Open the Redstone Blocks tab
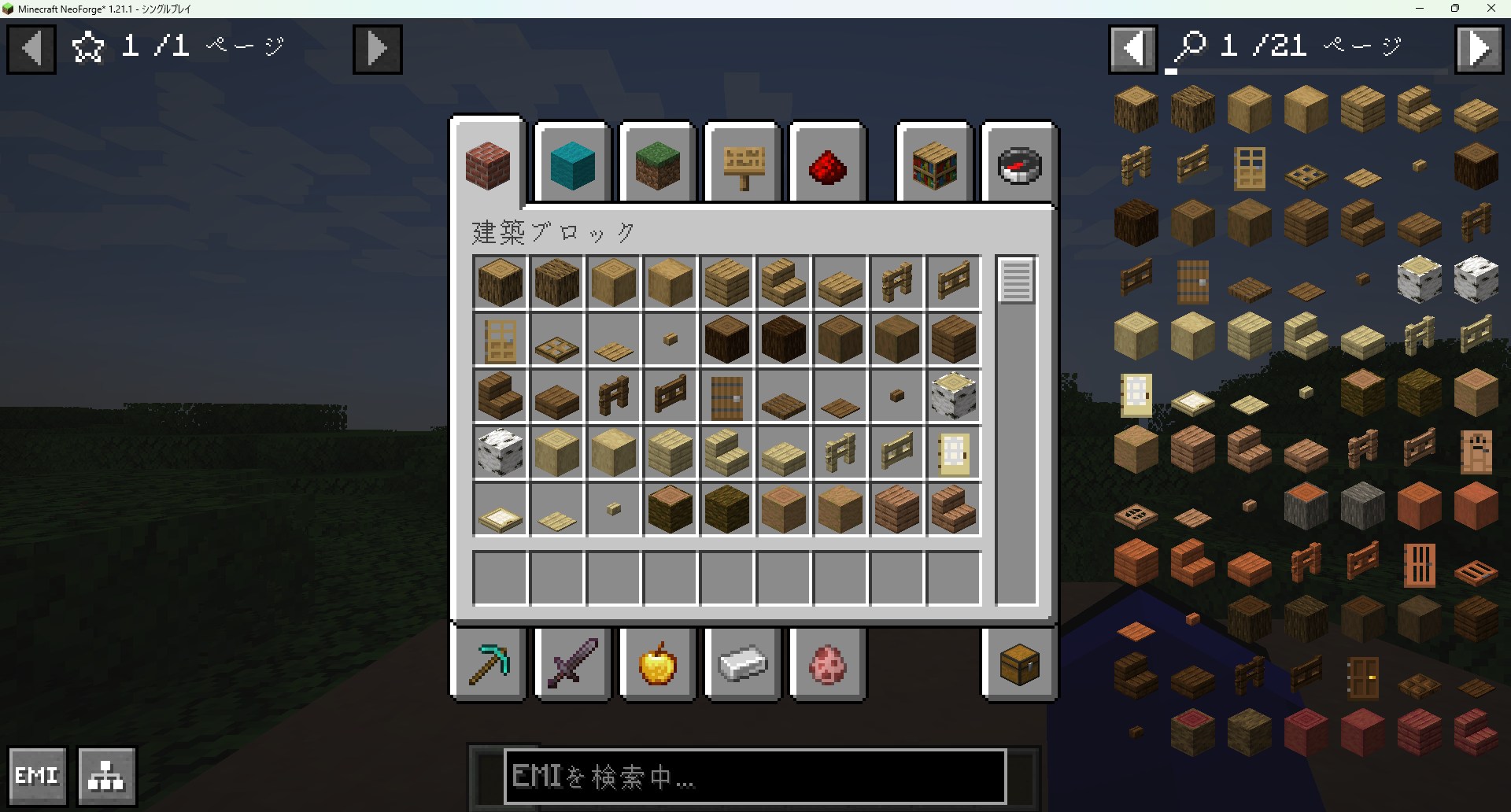This screenshot has width=1511, height=812. (828, 163)
